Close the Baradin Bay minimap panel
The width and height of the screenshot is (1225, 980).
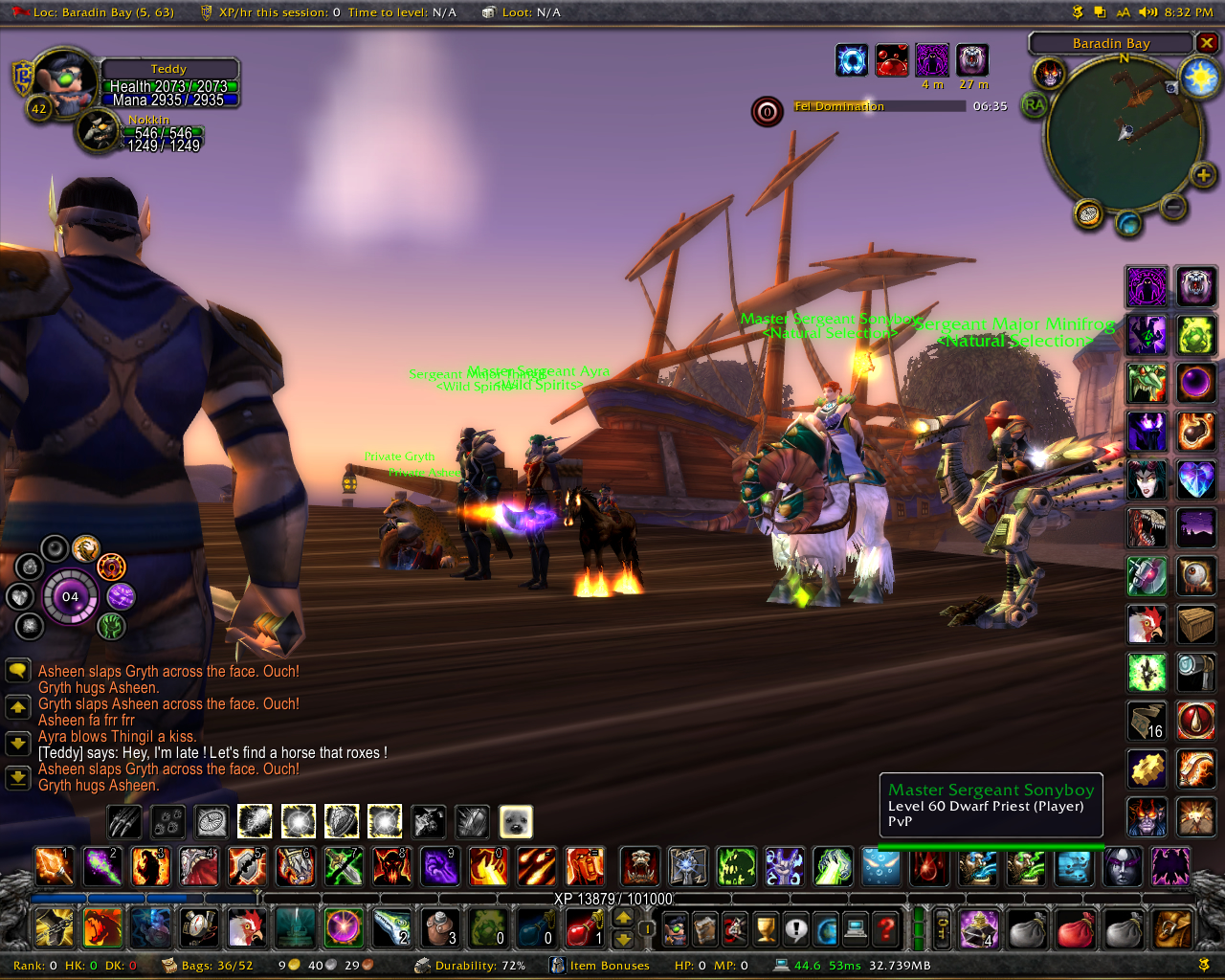coord(1207,43)
